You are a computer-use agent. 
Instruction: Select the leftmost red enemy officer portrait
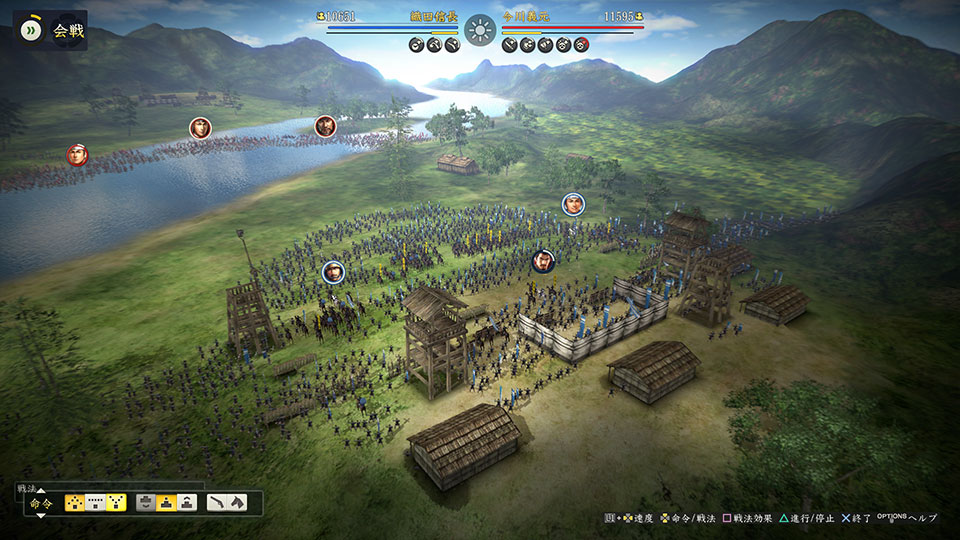tap(77, 155)
